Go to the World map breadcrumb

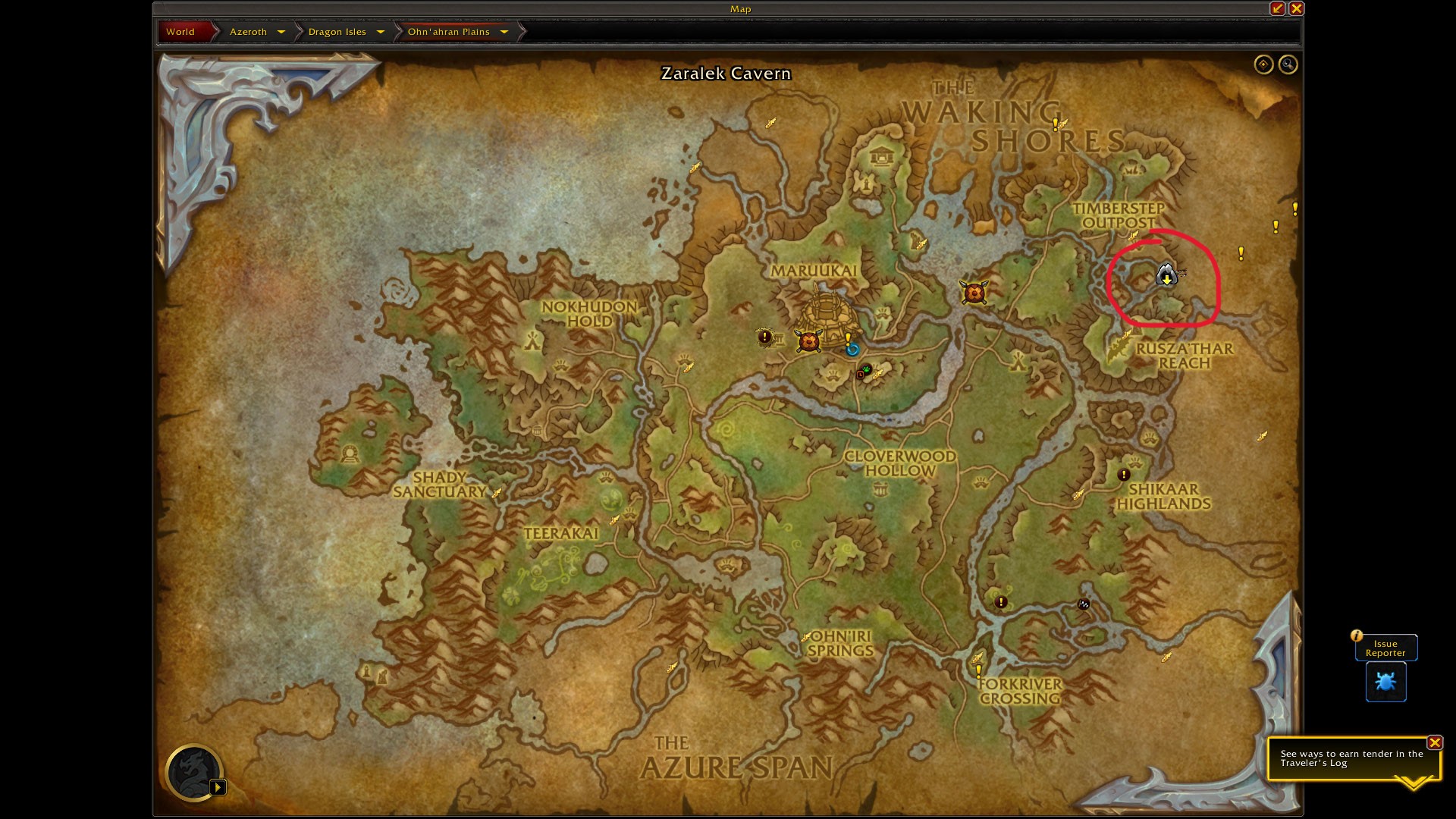(180, 32)
